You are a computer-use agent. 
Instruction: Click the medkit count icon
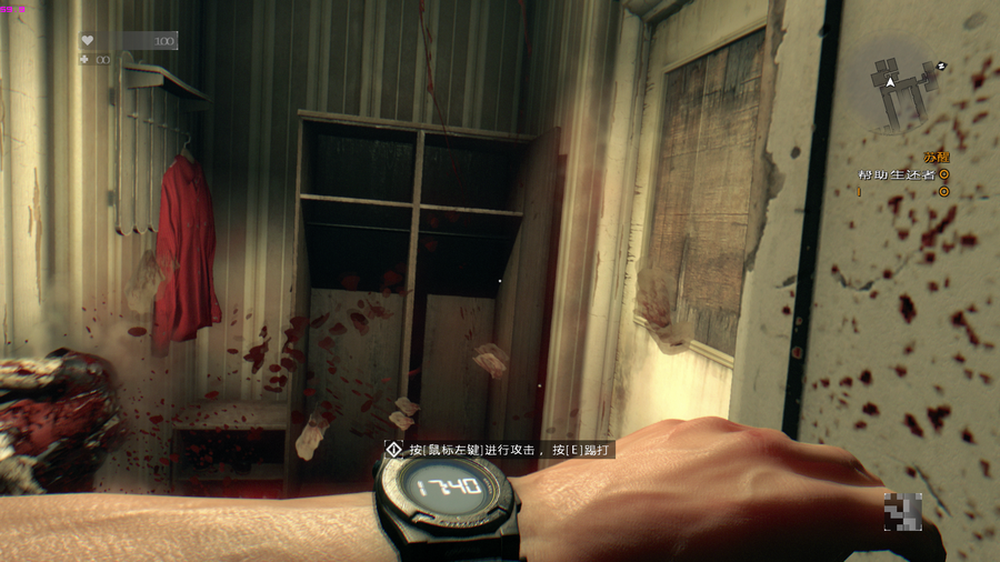88,59
